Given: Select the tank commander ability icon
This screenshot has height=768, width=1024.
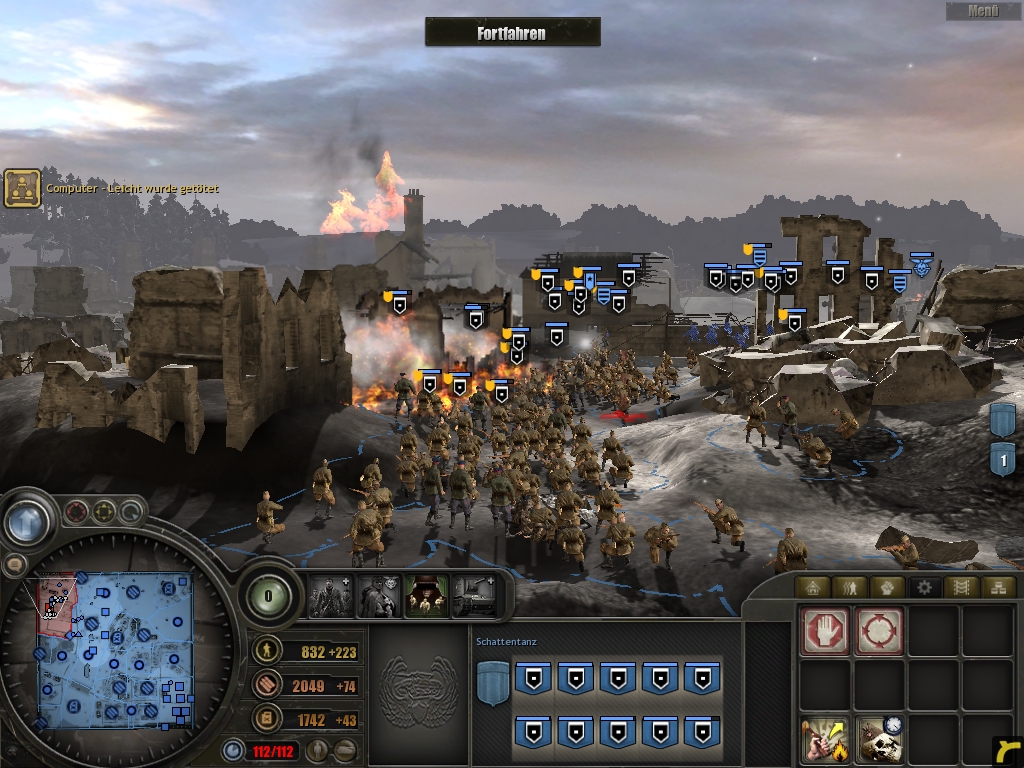Looking at the screenshot, I should click(474, 597).
